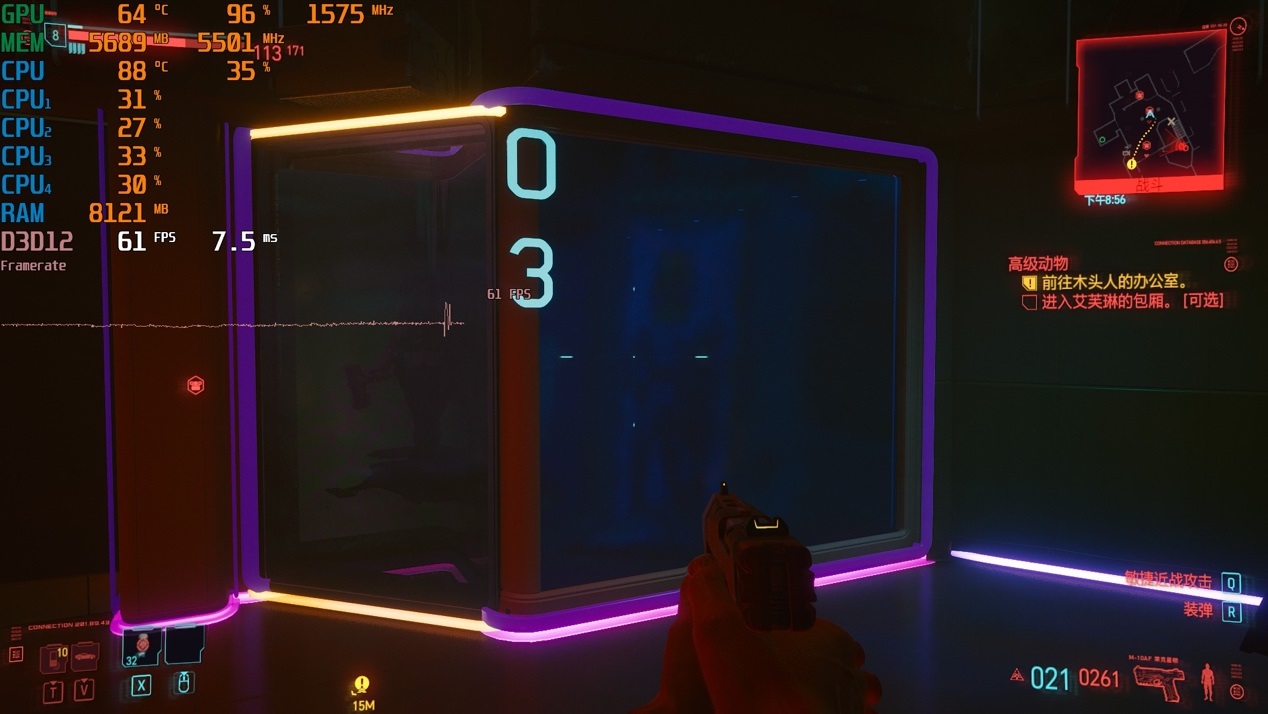The image size is (1268, 714).
Task: Open the minimap in the corner
Action: tap(1150, 110)
